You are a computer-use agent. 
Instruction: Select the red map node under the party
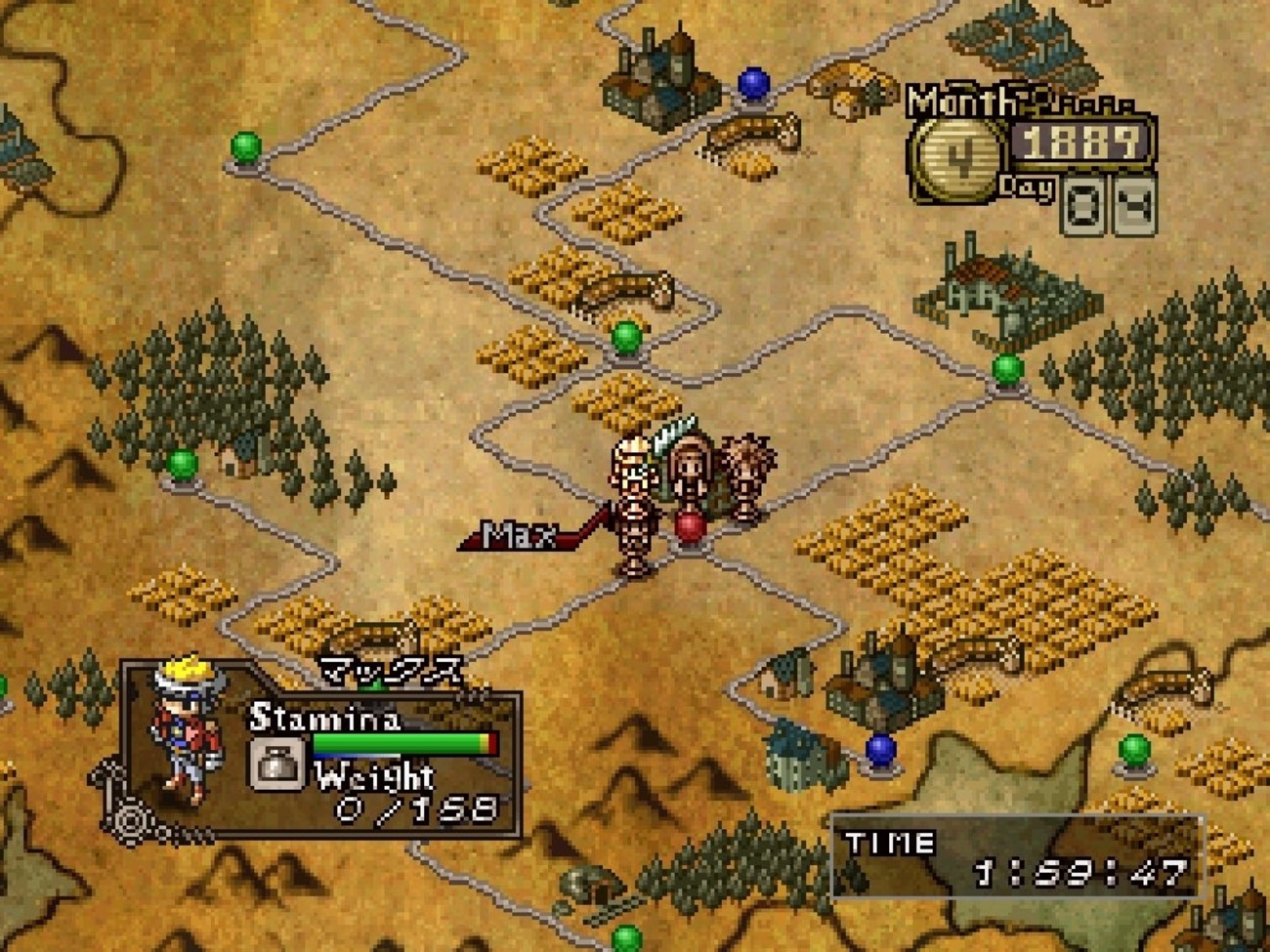pos(690,525)
